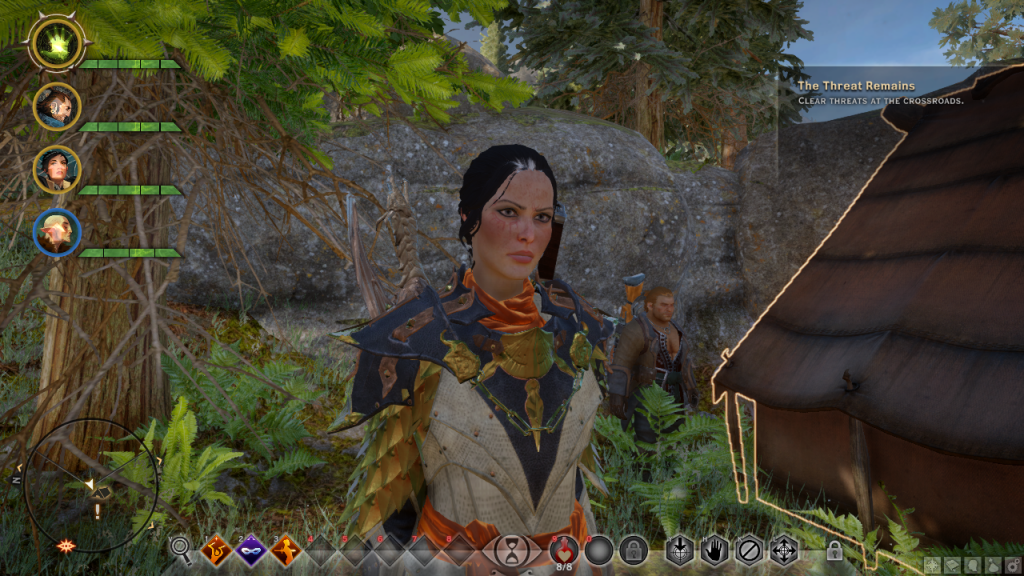Screen dimensions: 1024x576
Task: Activate the open hand hold command
Action: coord(714,549)
